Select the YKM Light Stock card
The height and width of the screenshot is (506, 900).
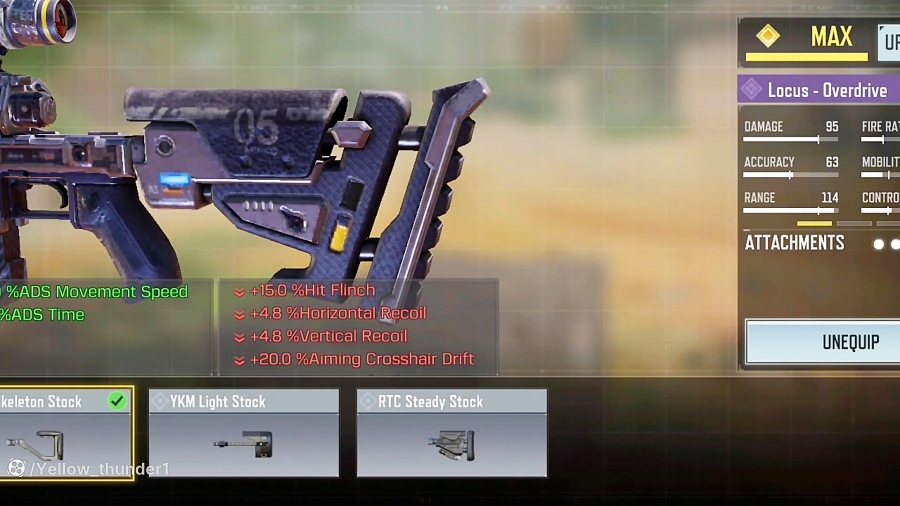click(243, 433)
